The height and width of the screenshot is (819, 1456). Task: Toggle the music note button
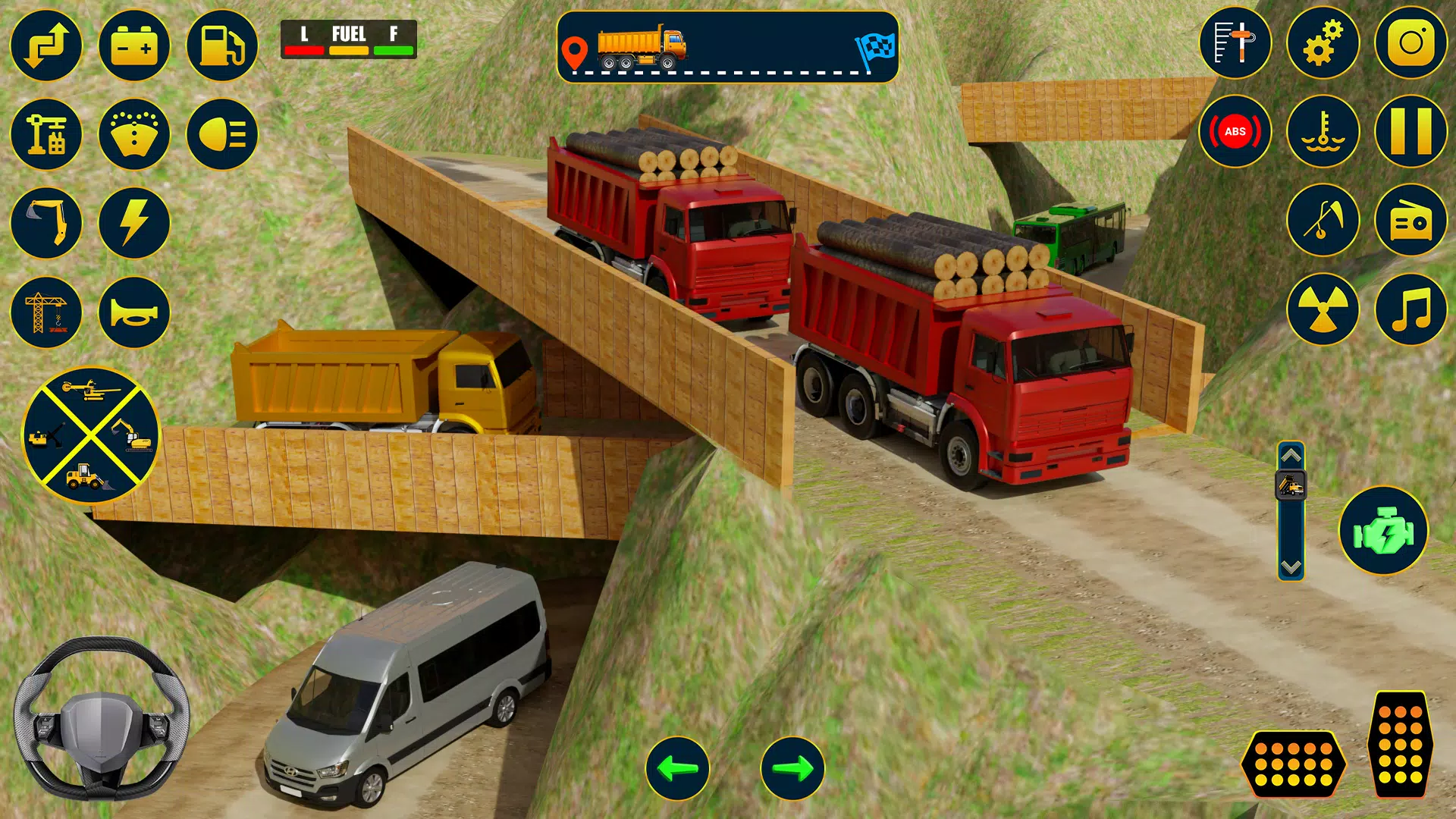(1410, 309)
